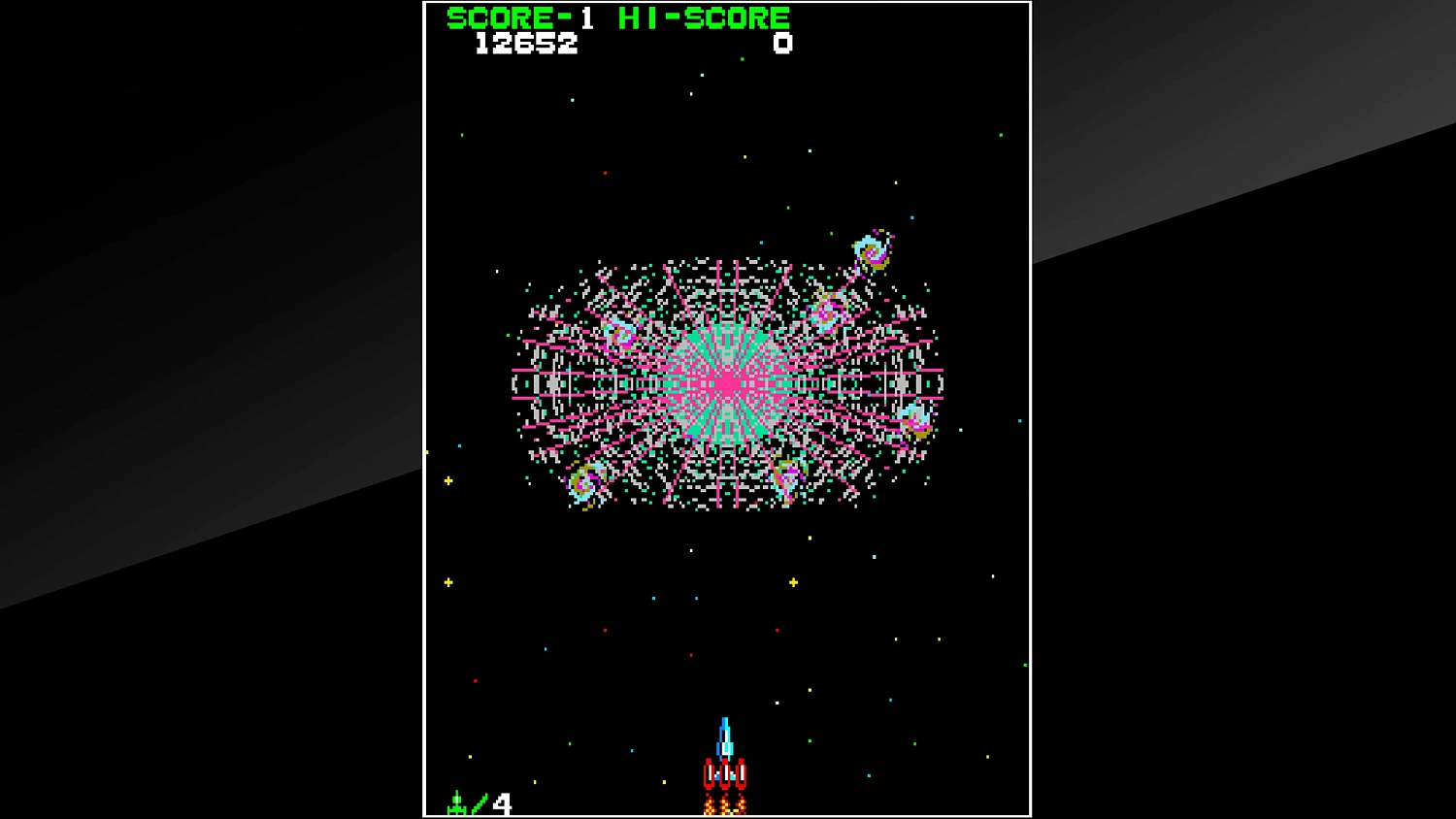Click the spiral enemy at the top right

click(x=872, y=250)
